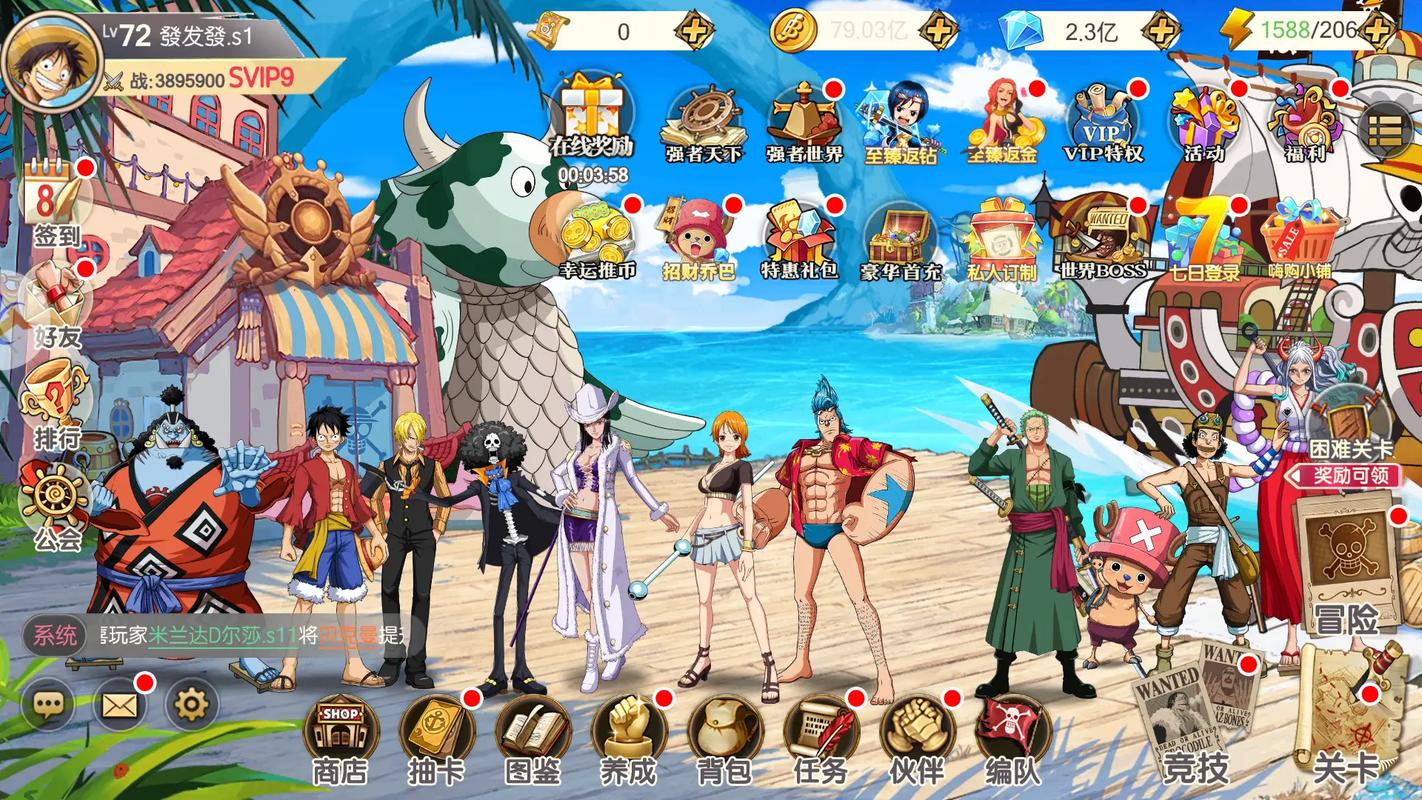Open the mail envelope button

(119, 706)
